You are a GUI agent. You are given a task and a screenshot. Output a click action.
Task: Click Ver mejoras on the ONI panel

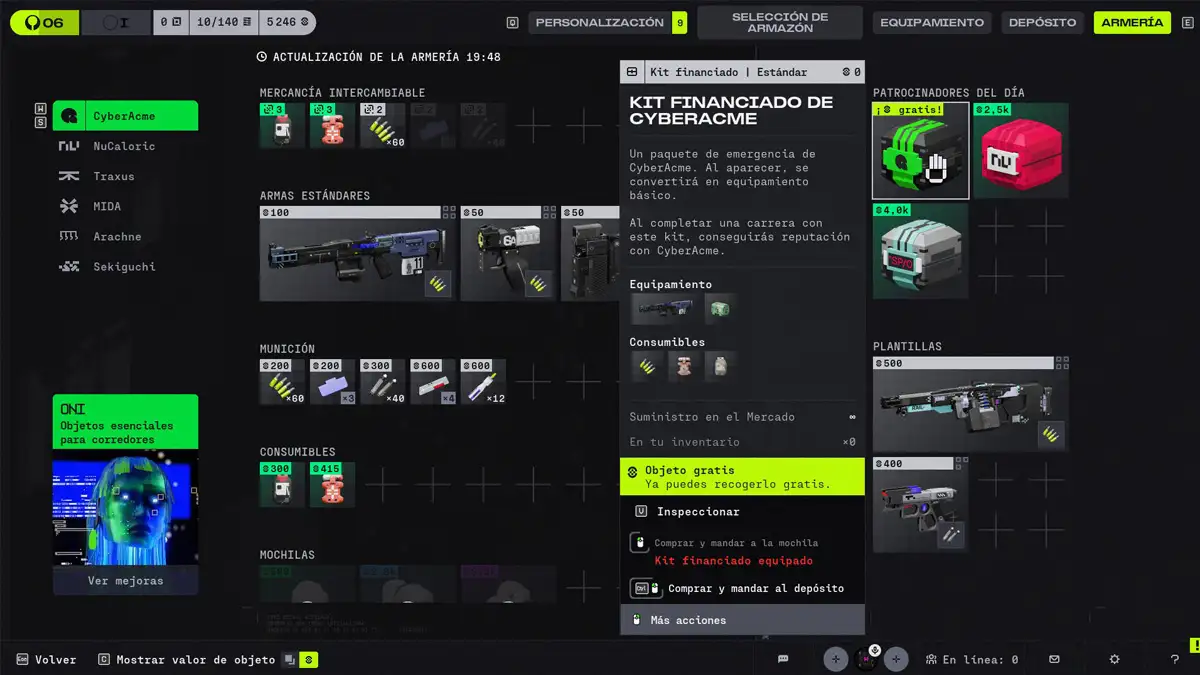pyautogui.click(x=125, y=580)
